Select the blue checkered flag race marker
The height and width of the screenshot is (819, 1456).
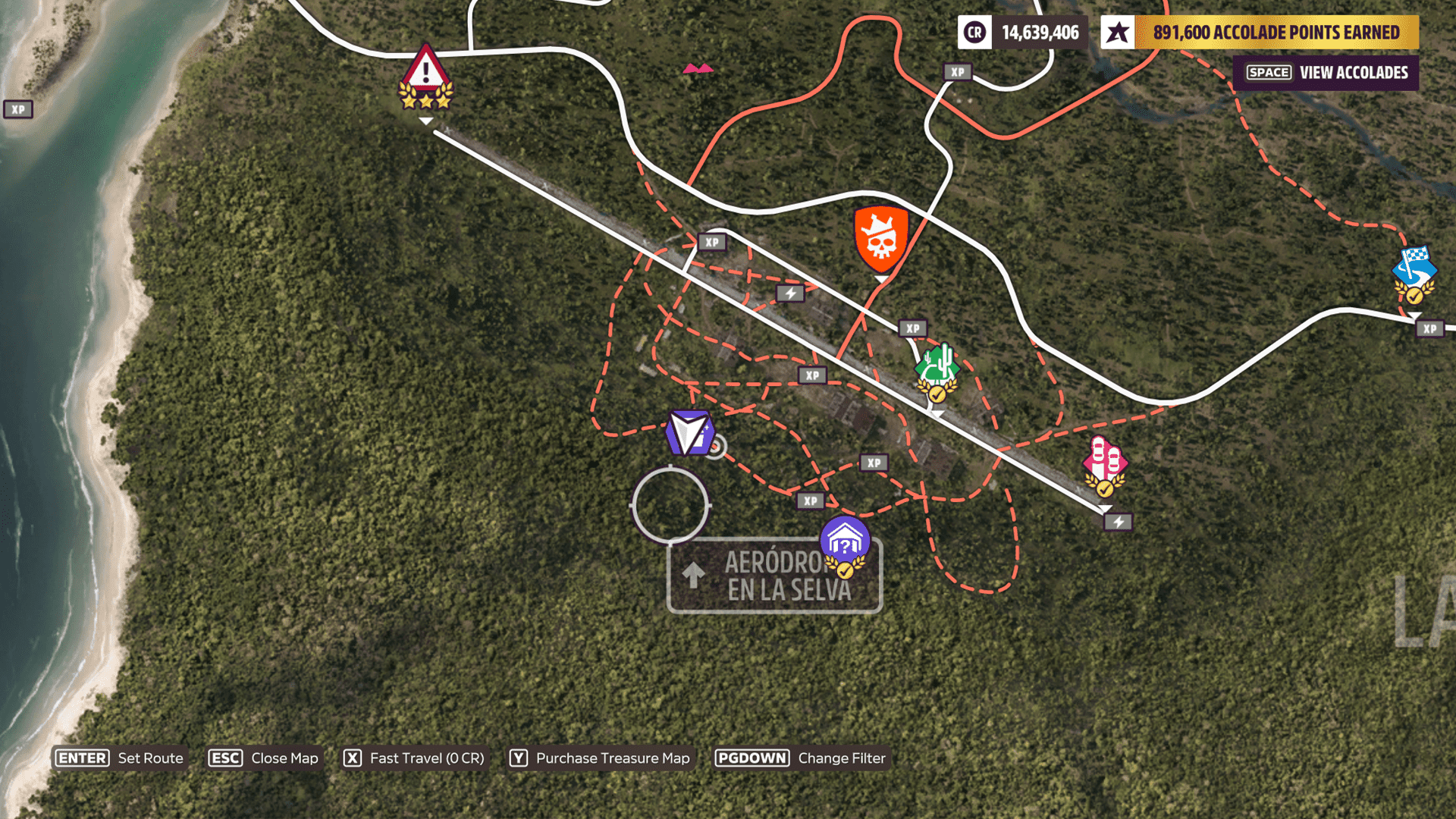1414,271
